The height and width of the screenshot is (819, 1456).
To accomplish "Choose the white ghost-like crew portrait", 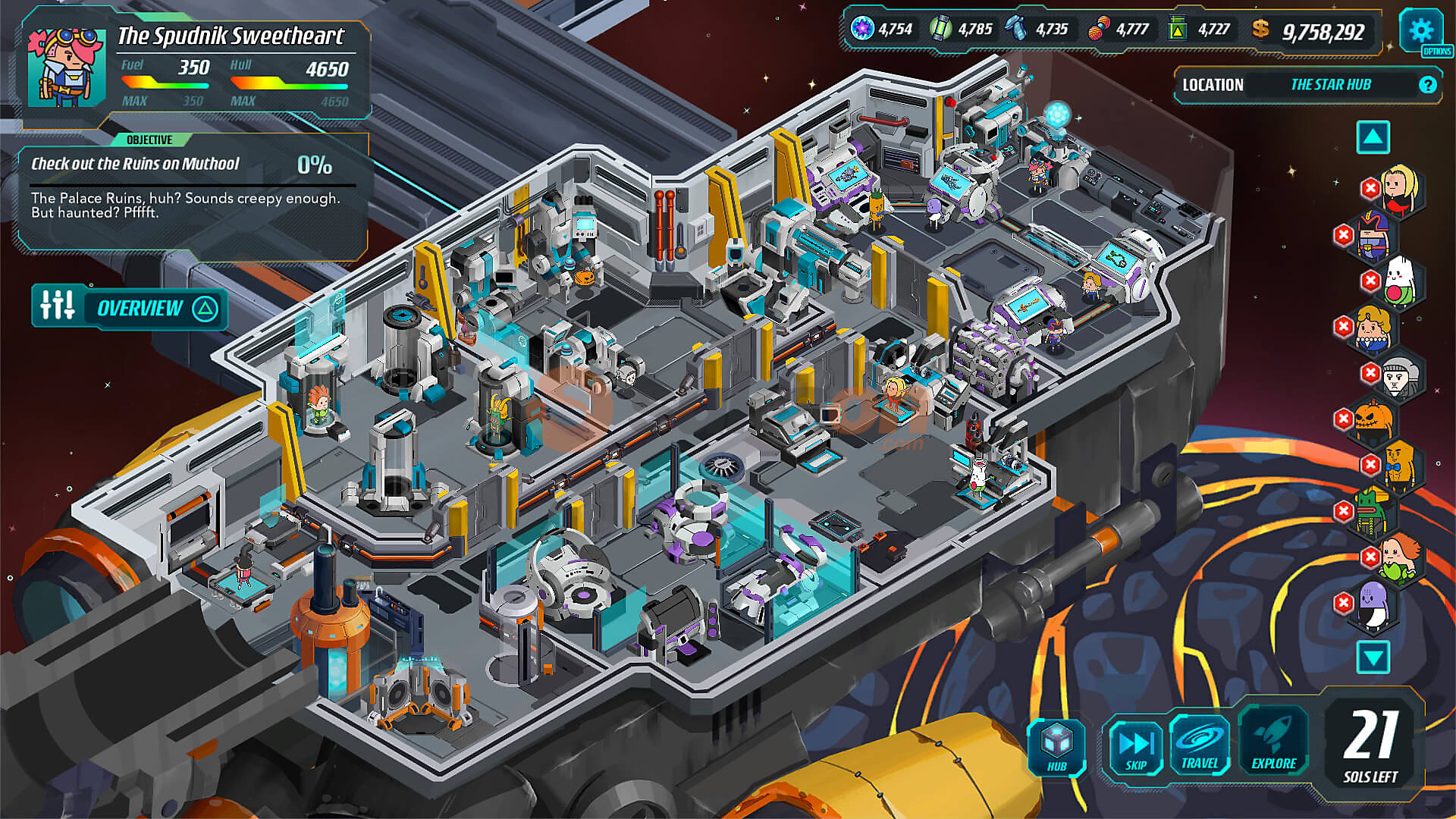I will (1399, 282).
